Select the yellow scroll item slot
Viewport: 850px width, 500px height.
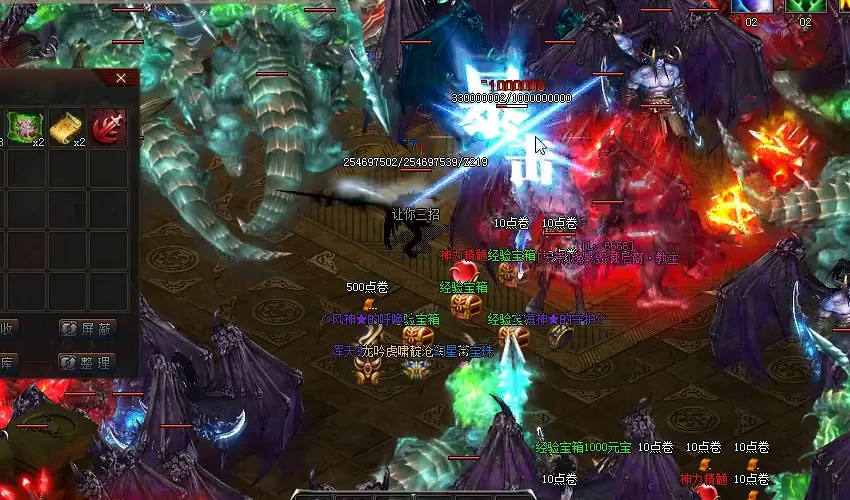[66, 126]
